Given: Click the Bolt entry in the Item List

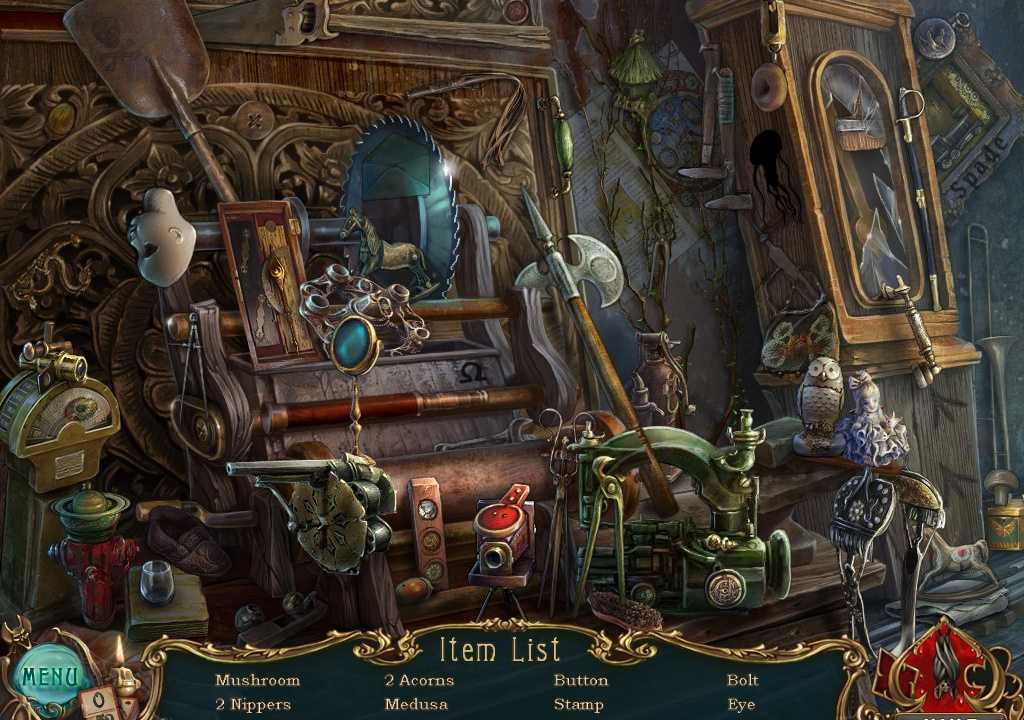Looking at the screenshot, I should (x=743, y=681).
